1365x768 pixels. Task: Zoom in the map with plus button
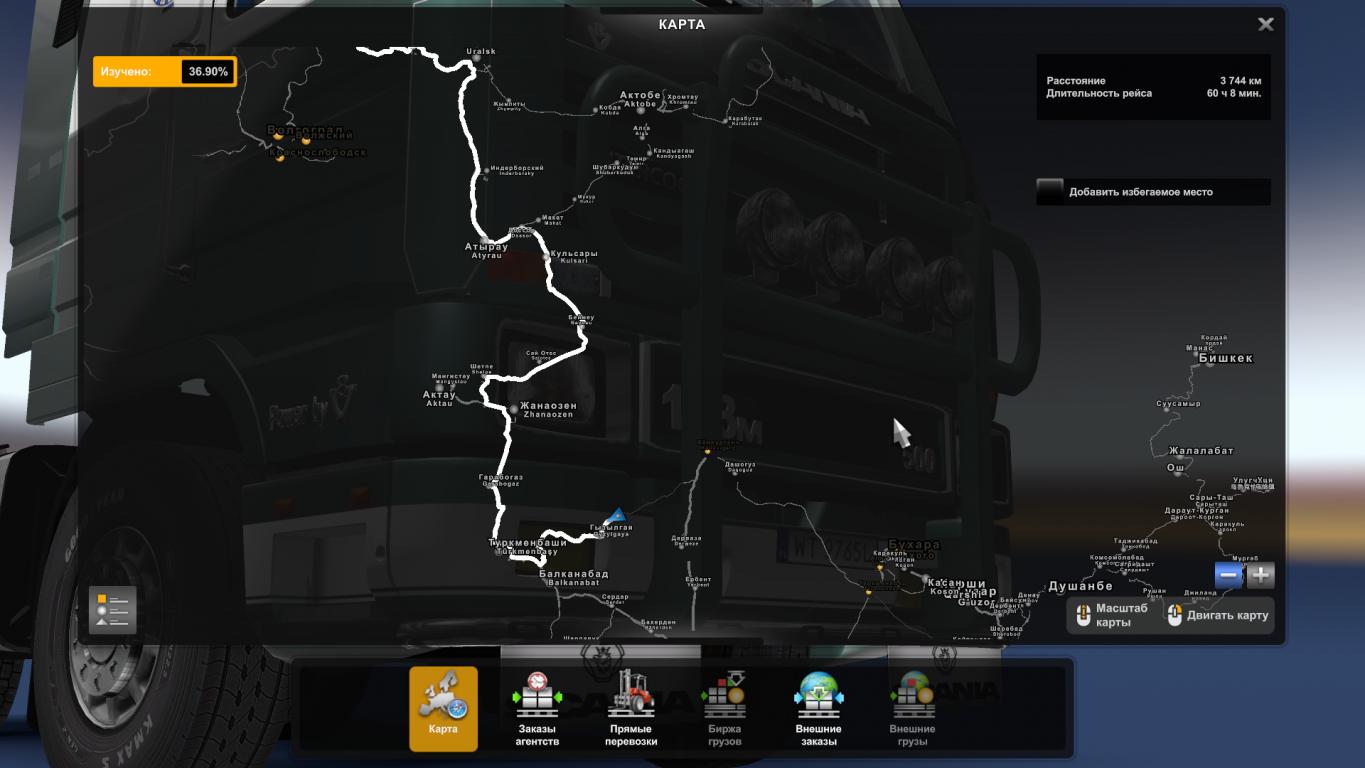(x=1261, y=575)
